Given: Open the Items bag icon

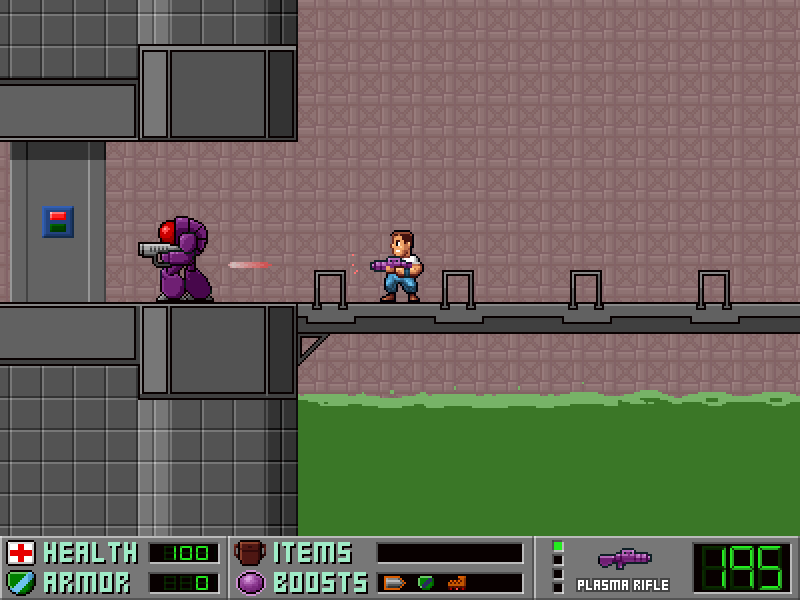Looking at the screenshot, I should 250,553.
